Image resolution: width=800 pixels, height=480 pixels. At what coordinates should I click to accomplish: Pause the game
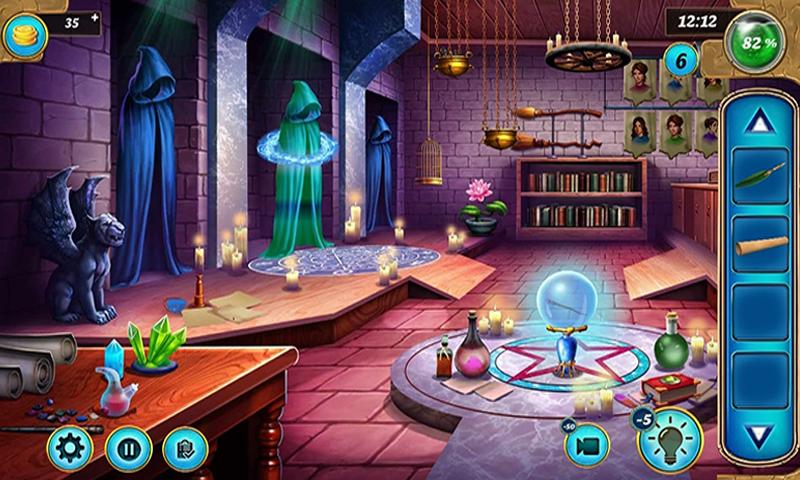point(128,447)
